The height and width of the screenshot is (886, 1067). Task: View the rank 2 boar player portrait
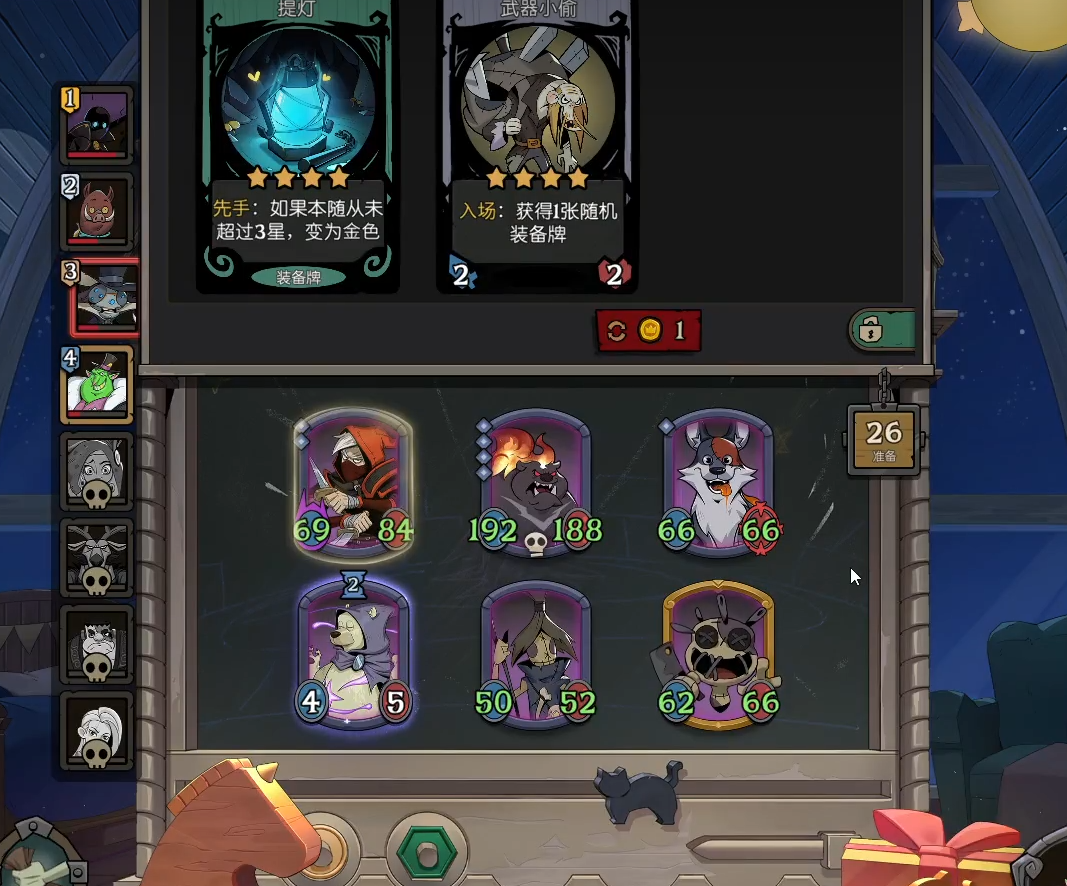point(97,211)
